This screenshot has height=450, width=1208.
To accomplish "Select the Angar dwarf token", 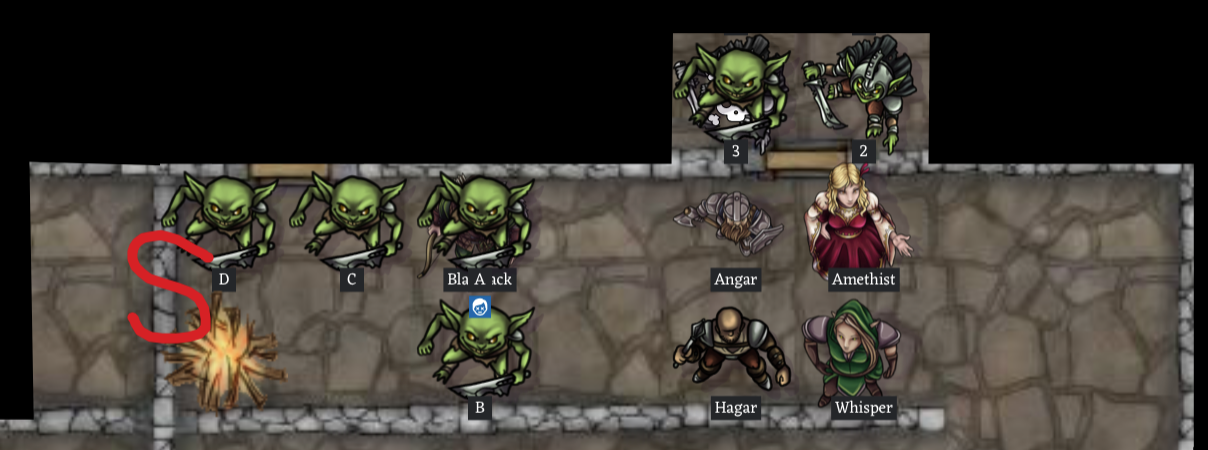I will pos(732,225).
